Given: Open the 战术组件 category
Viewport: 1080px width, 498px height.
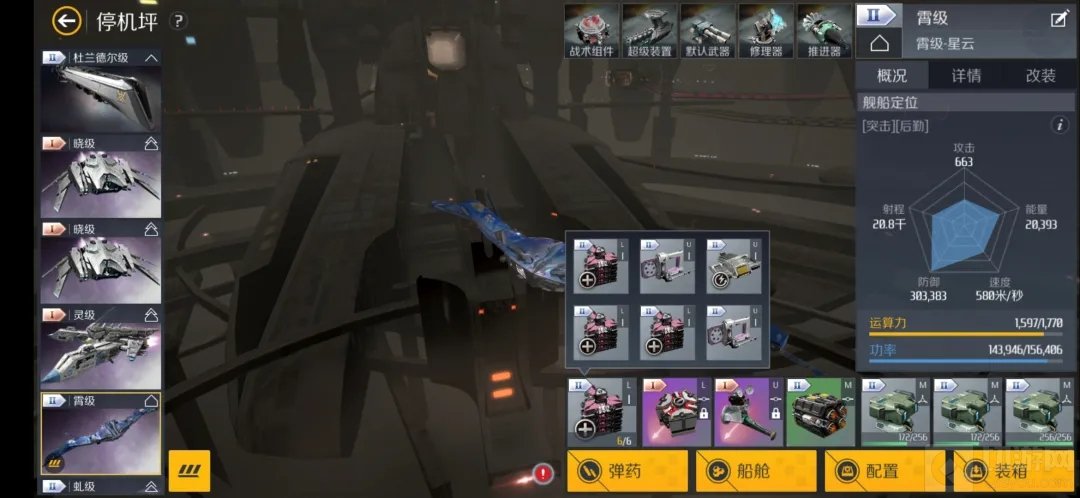Looking at the screenshot, I should click(x=591, y=31).
